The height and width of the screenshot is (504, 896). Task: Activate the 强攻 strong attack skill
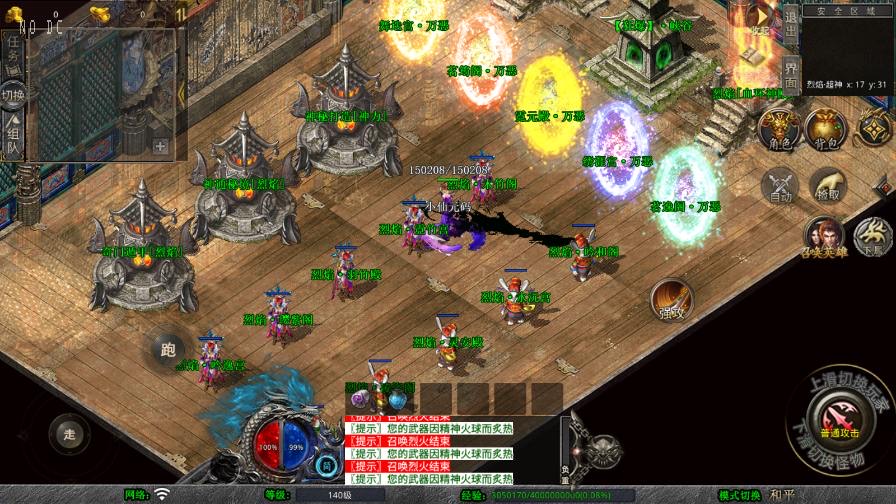(x=671, y=300)
